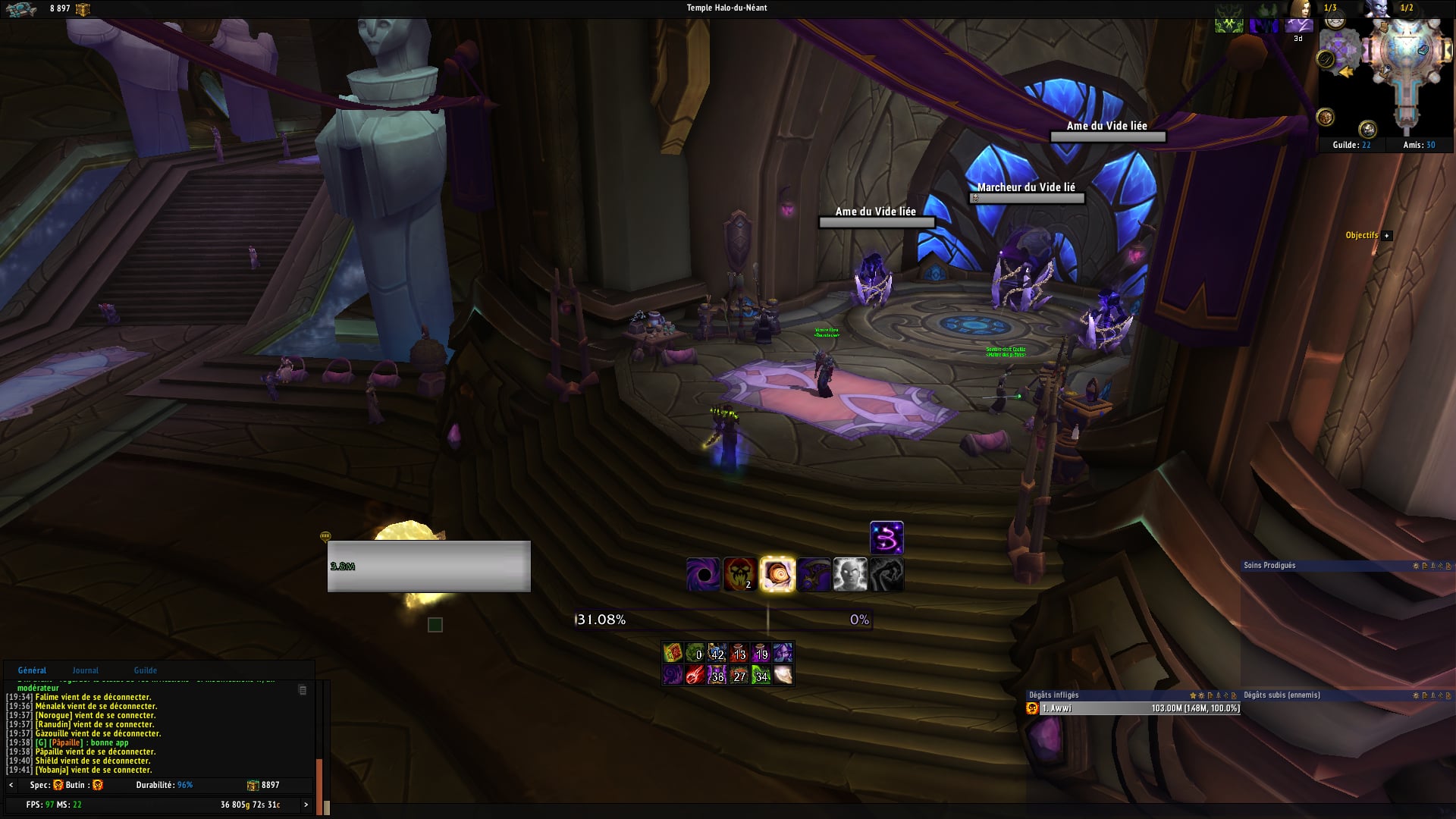Click the Durabilité data panel

(165, 786)
